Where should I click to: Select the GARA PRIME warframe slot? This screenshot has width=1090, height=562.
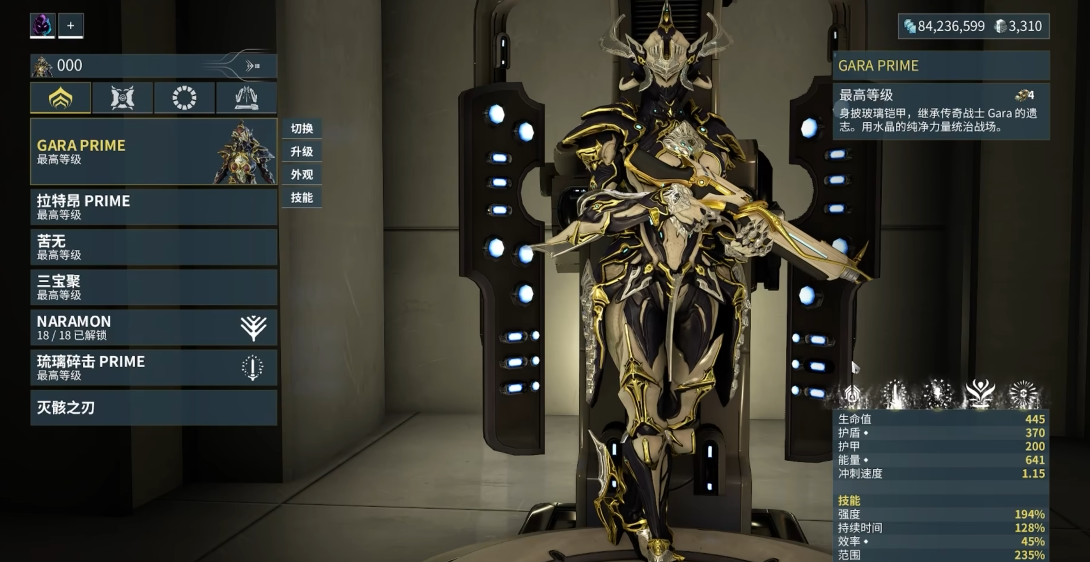pos(153,151)
